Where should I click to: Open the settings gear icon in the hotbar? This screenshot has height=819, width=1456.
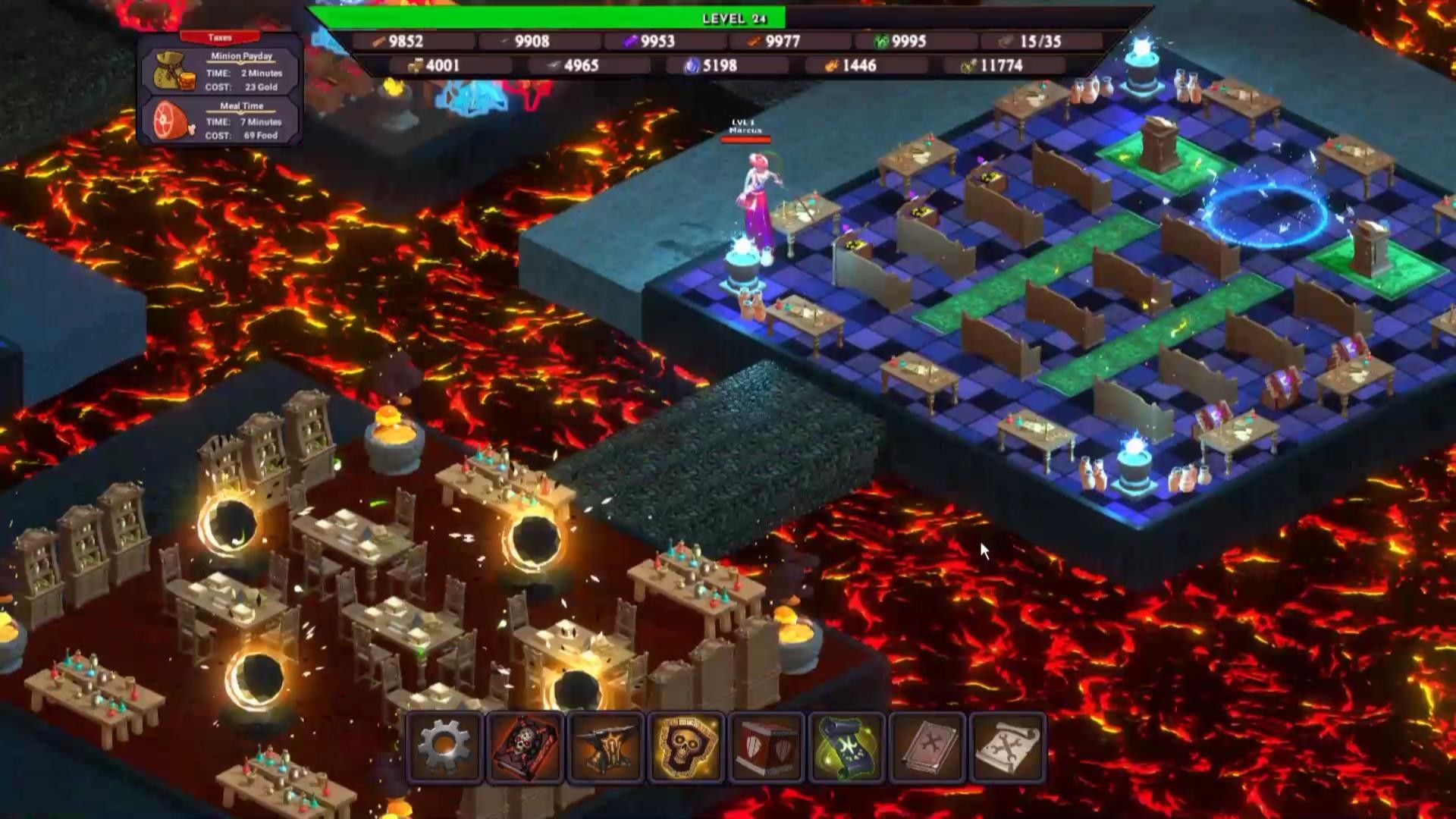pyautogui.click(x=444, y=747)
